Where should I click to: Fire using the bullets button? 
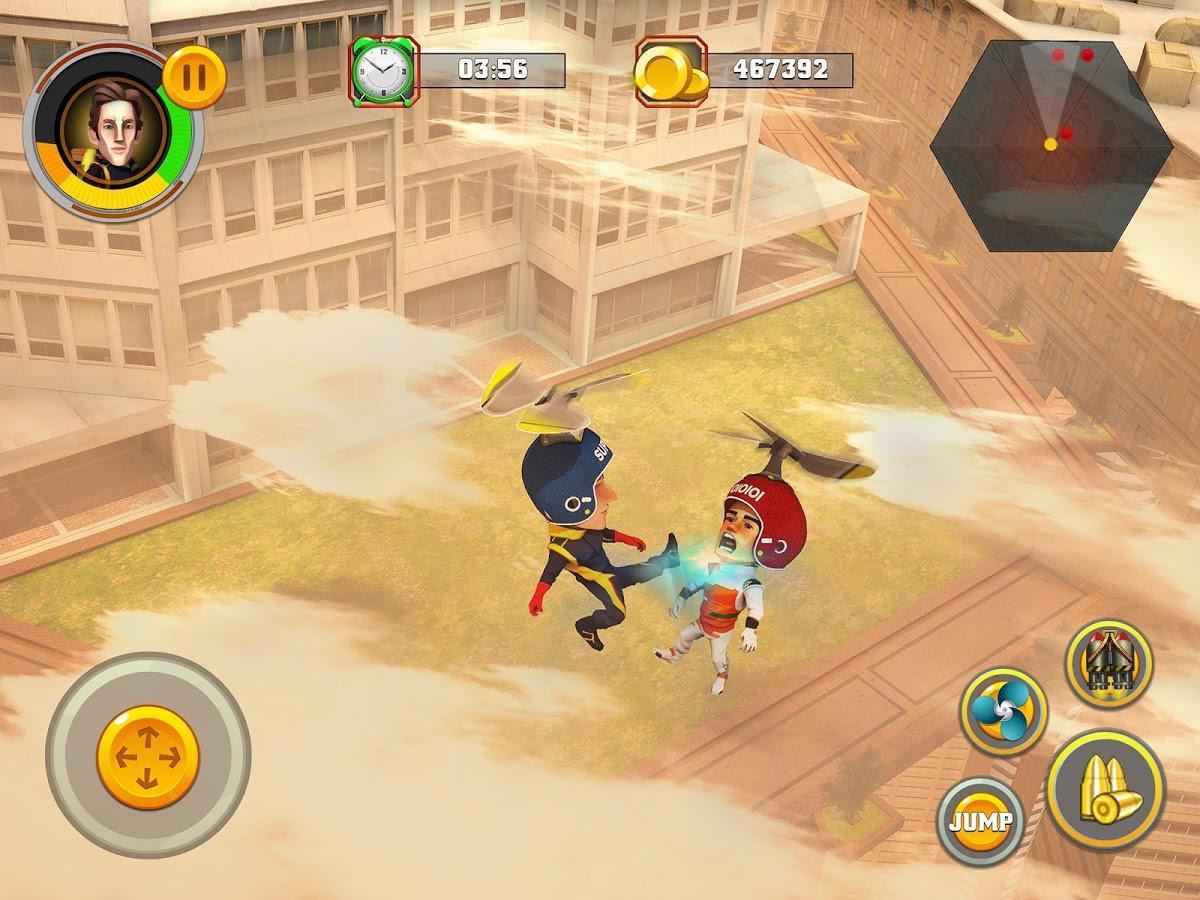tap(1105, 790)
